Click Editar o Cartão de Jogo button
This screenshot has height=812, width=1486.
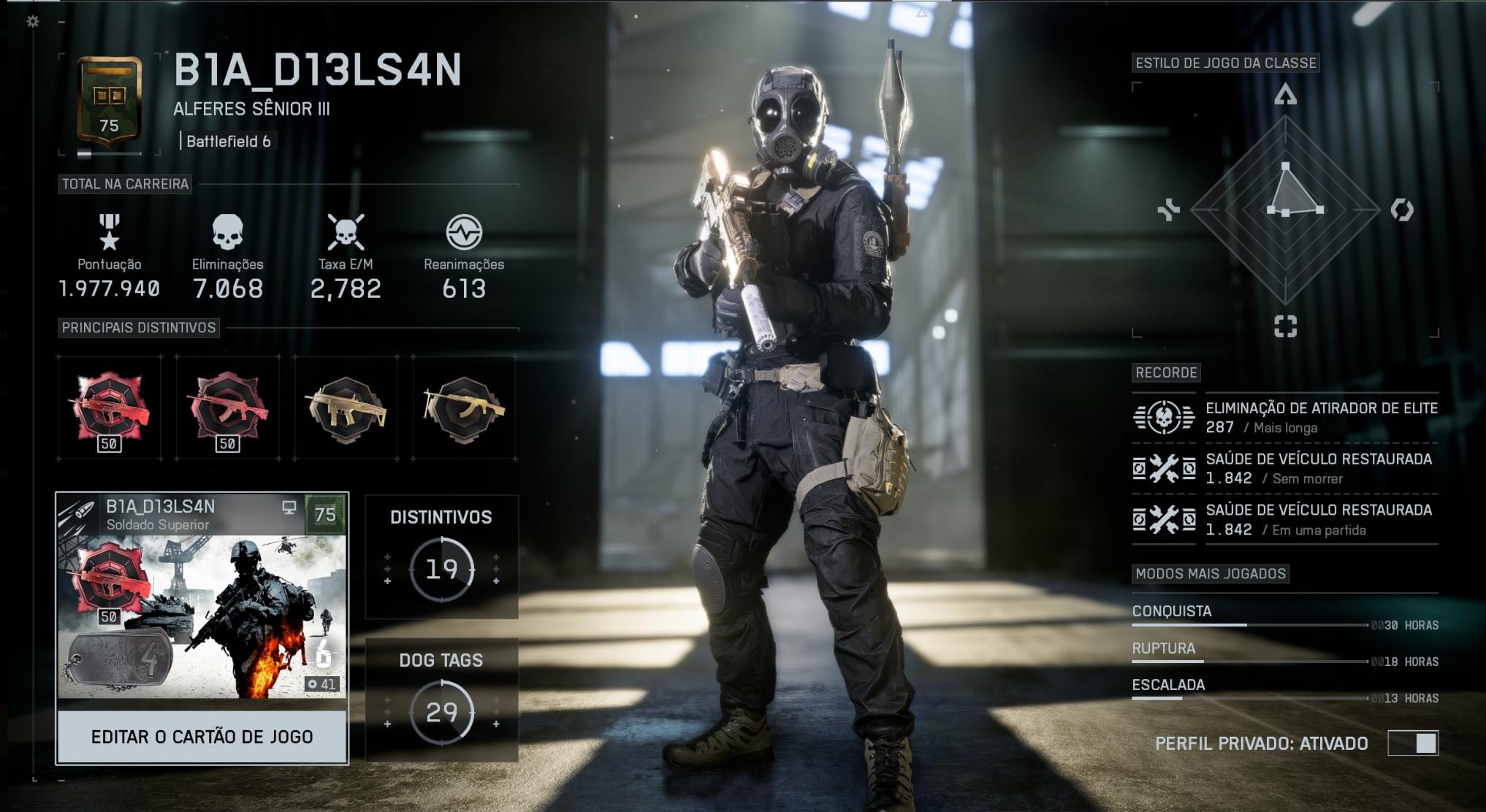202,737
